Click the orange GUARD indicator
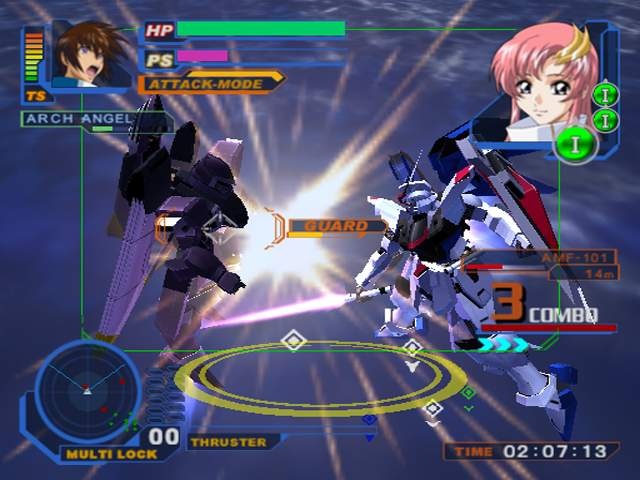 [x=336, y=226]
